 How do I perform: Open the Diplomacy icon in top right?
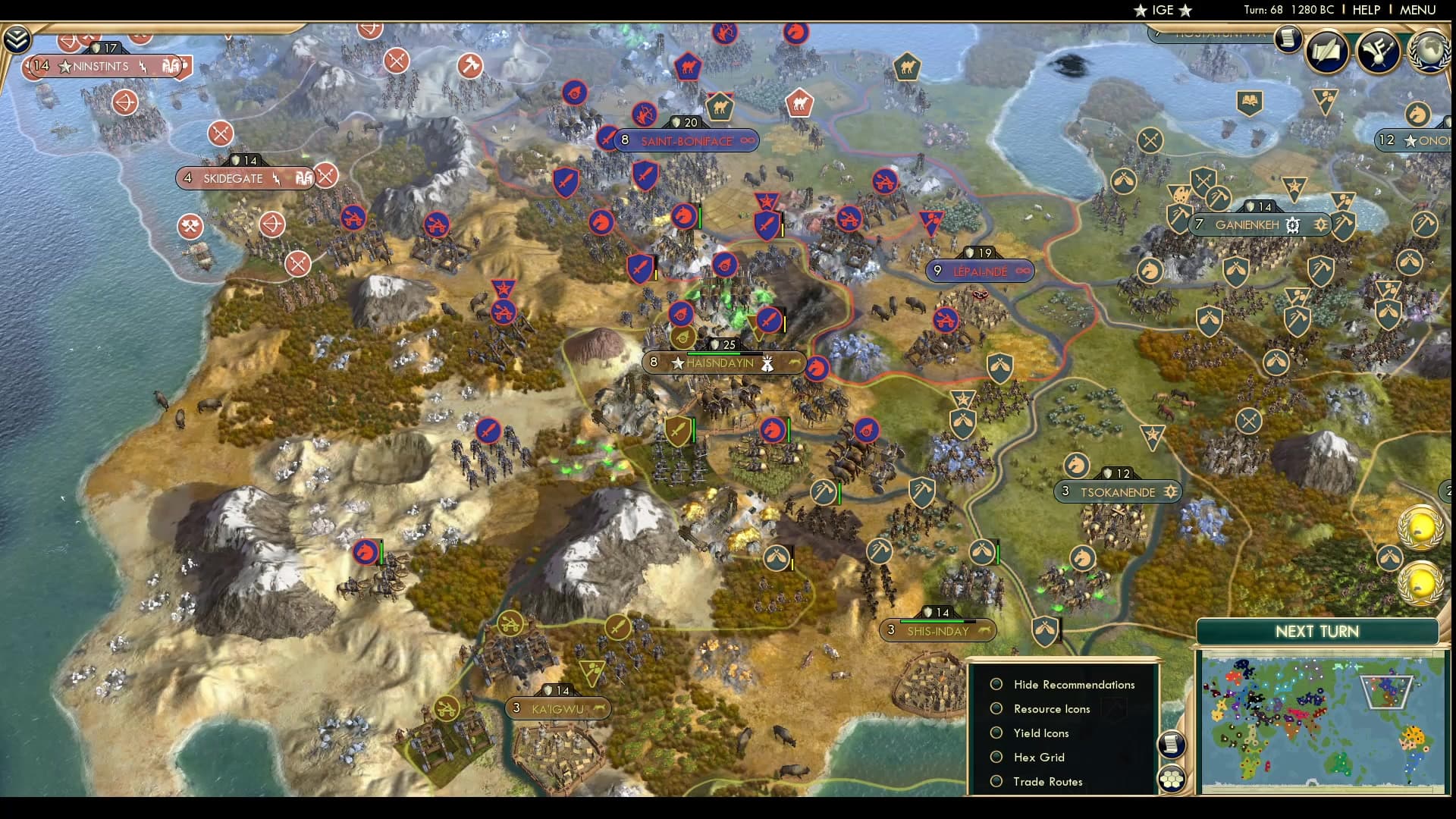coord(1378,50)
